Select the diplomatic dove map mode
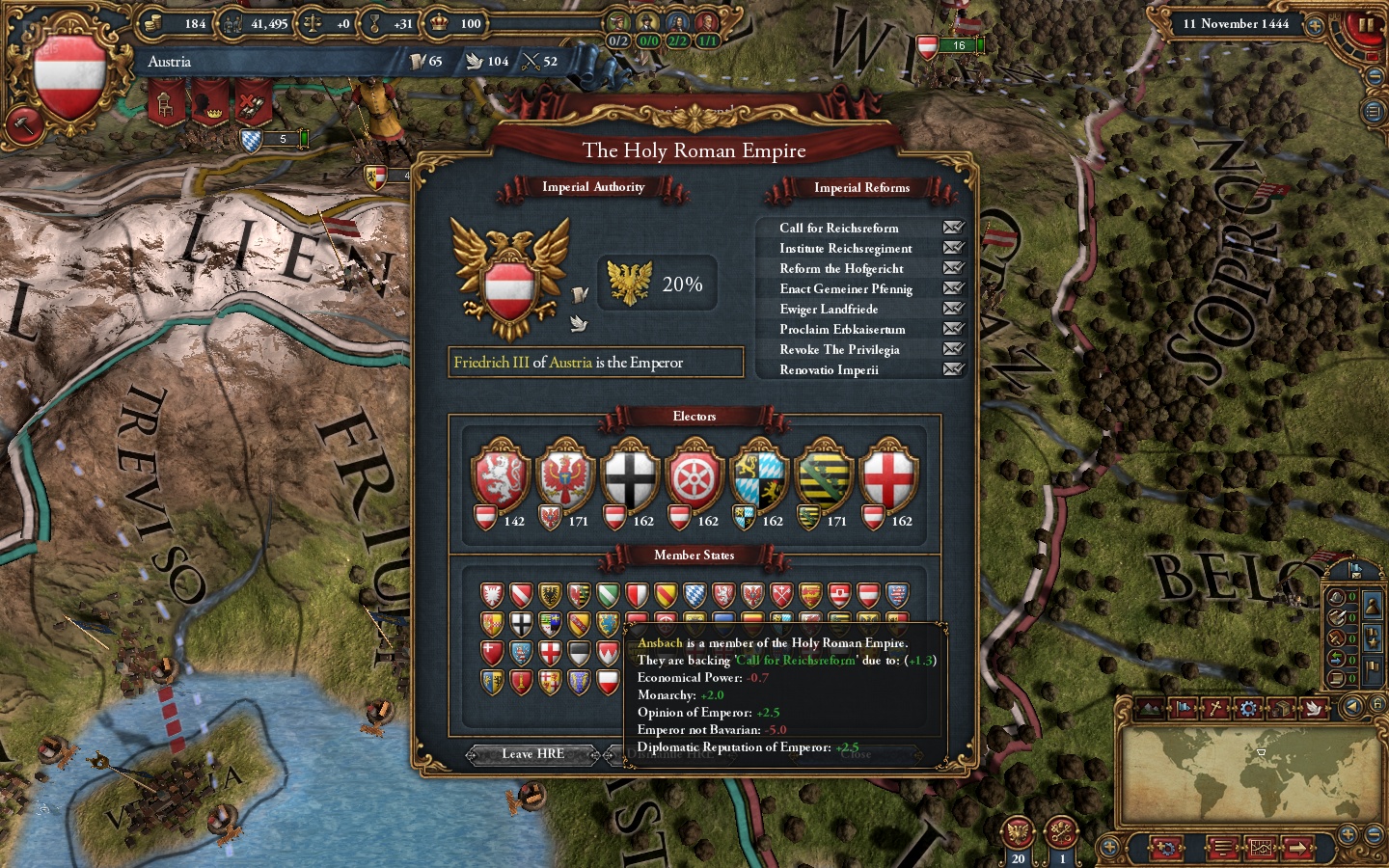 click(x=1313, y=709)
